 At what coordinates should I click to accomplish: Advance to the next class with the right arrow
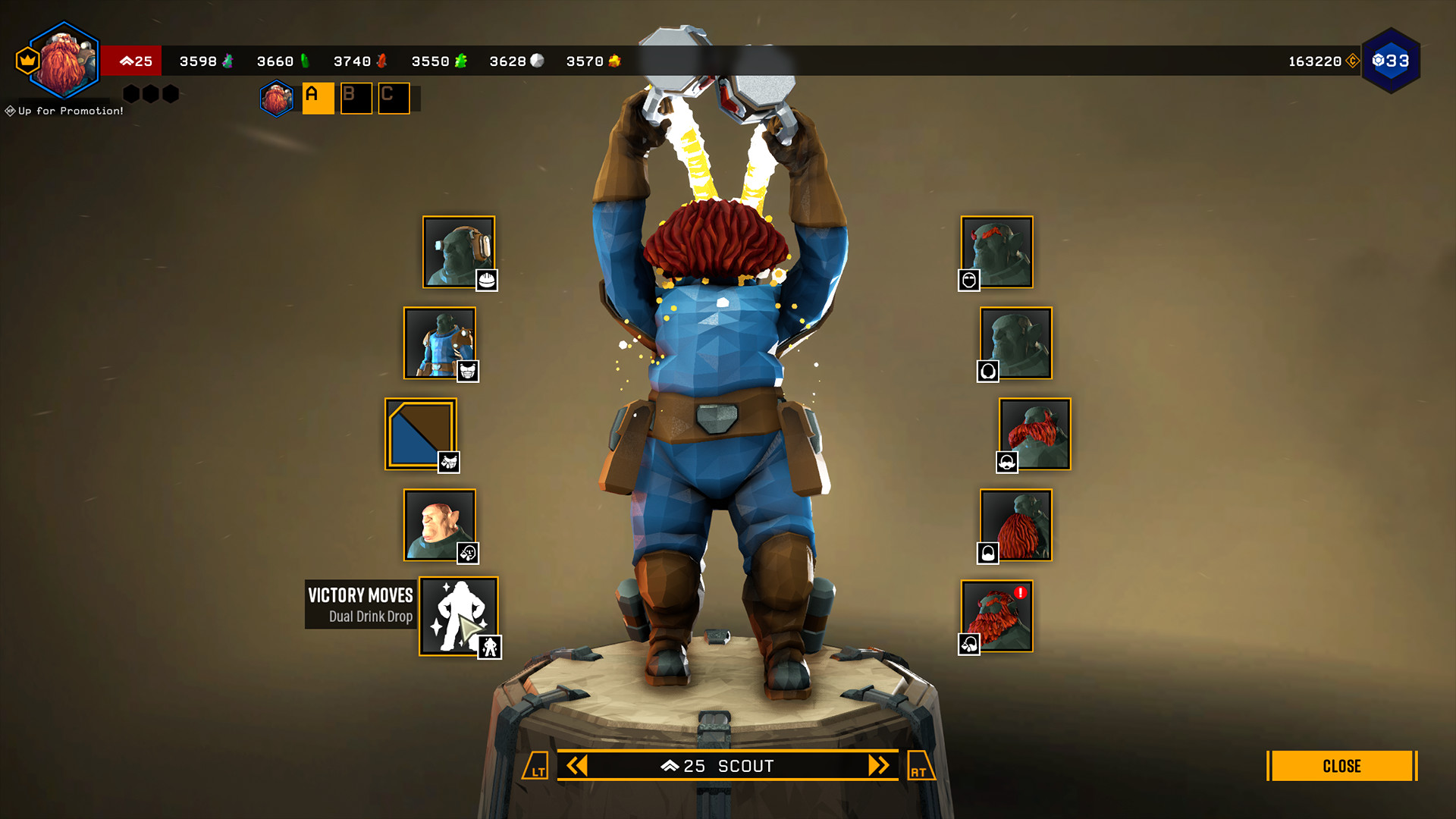click(880, 766)
